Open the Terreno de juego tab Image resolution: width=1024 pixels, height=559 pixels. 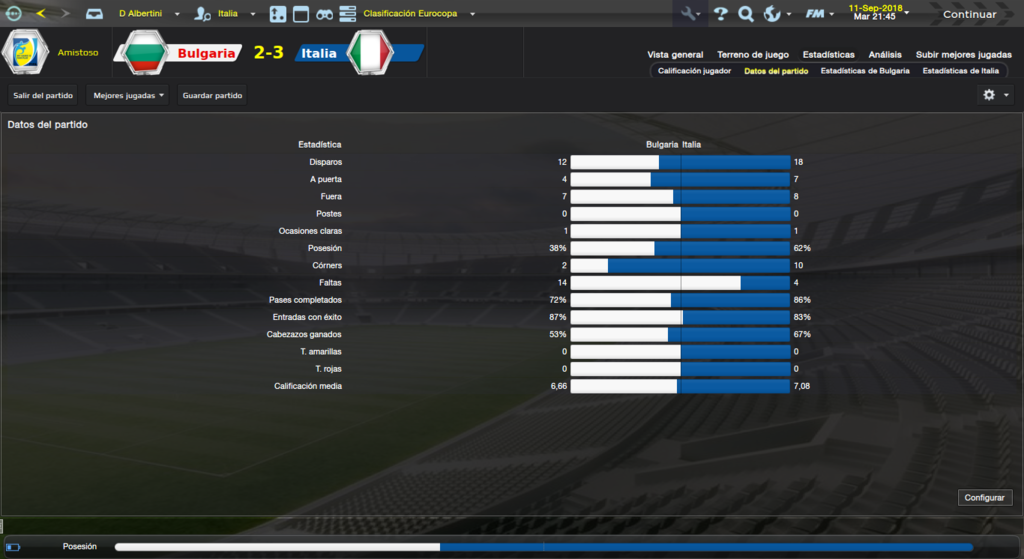tap(753, 55)
